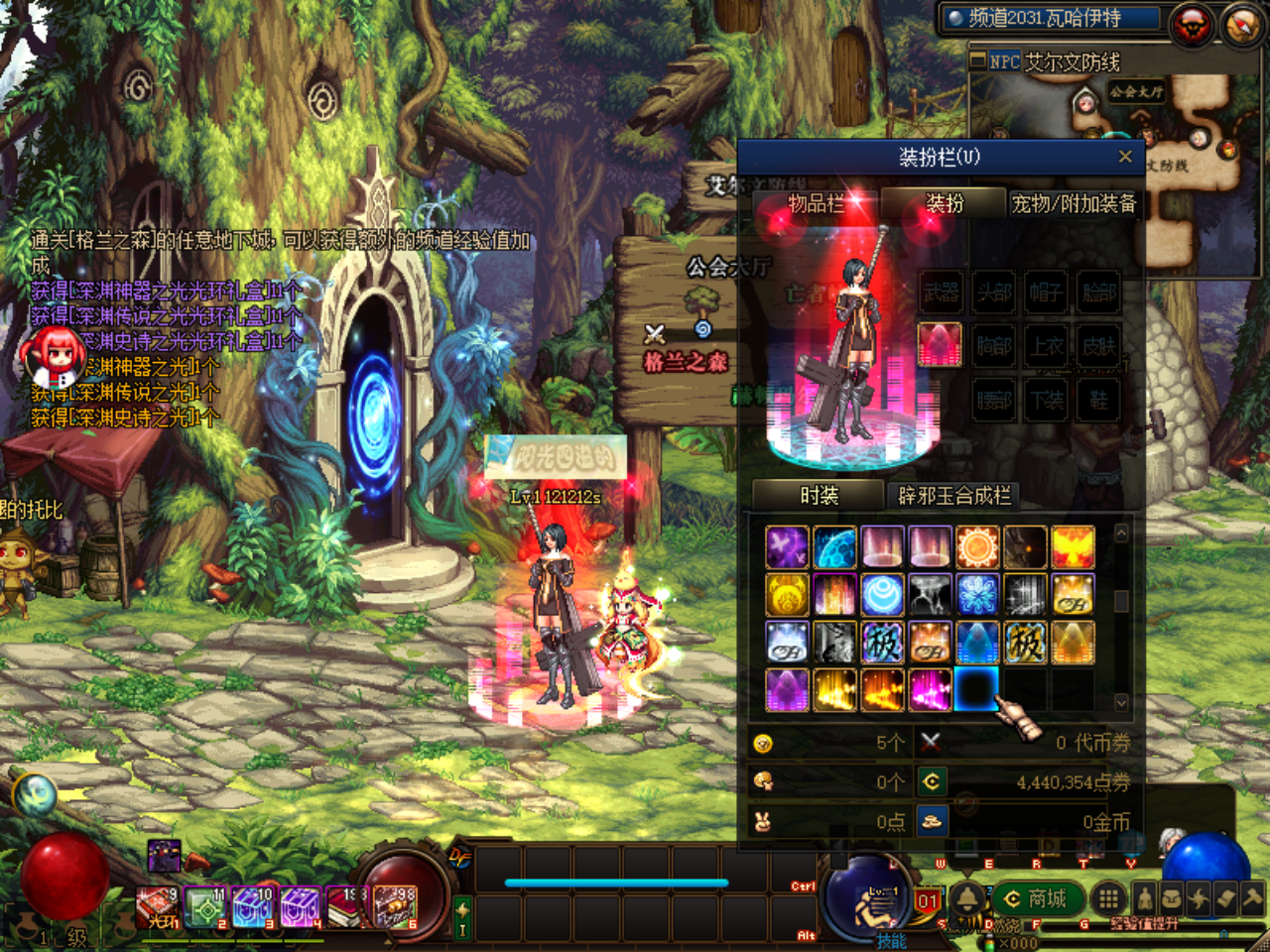Click the 武器 weapon avatar slot

tap(939, 295)
